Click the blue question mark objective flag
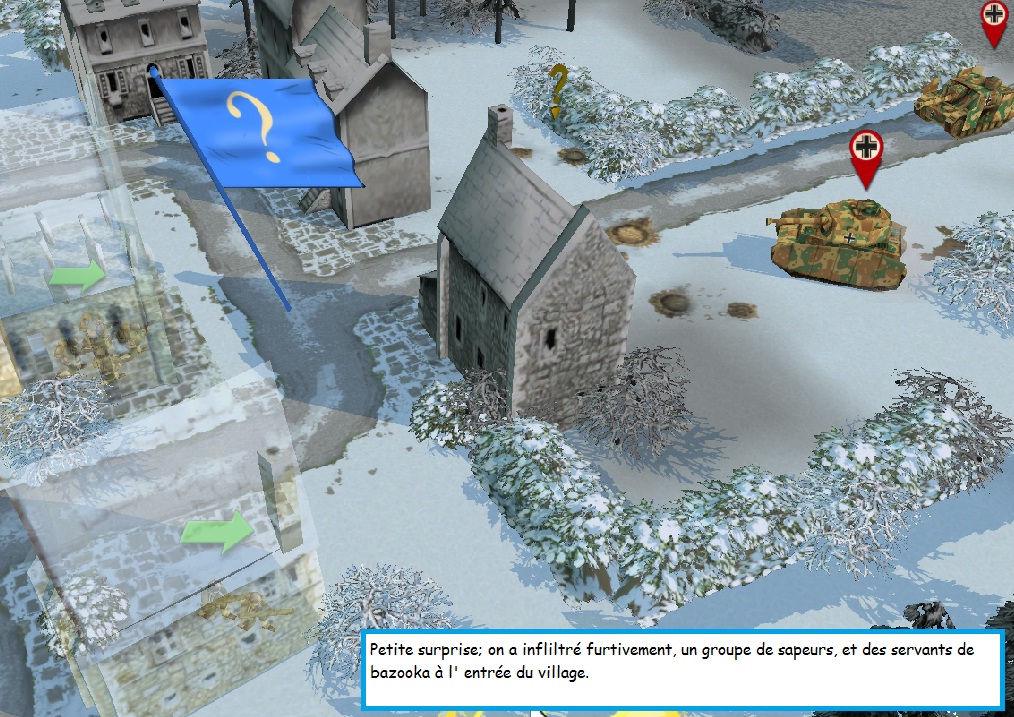1014x717 pixels. coord(259,130)
